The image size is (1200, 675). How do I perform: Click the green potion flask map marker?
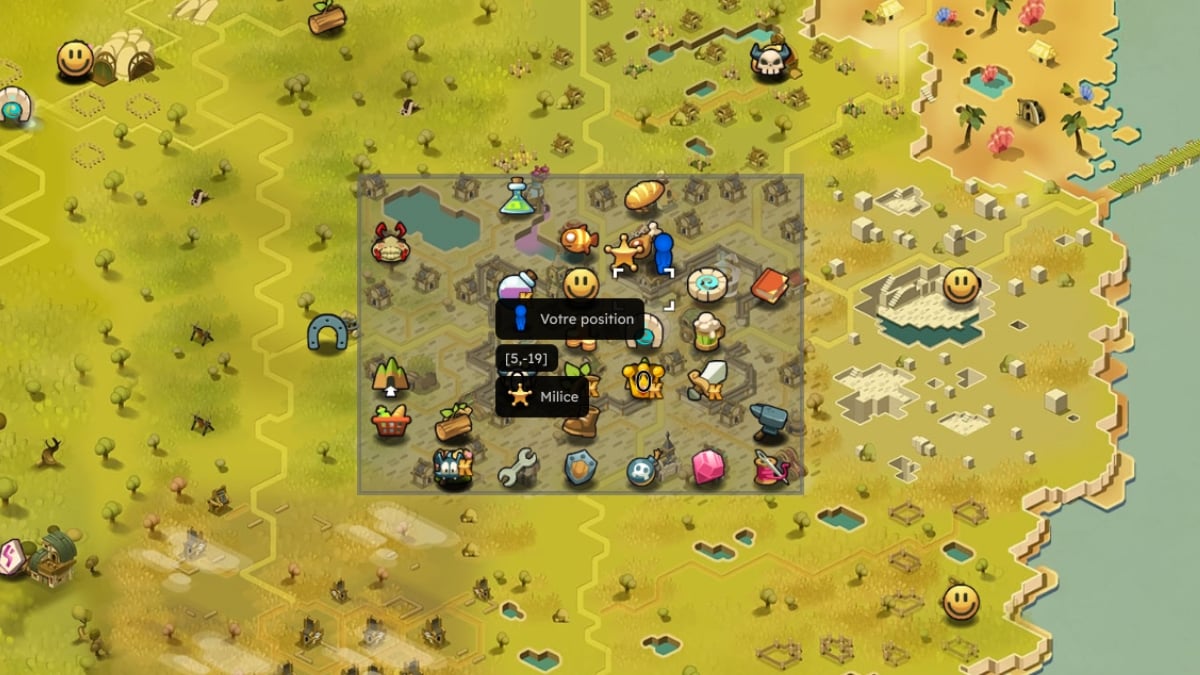518,196
